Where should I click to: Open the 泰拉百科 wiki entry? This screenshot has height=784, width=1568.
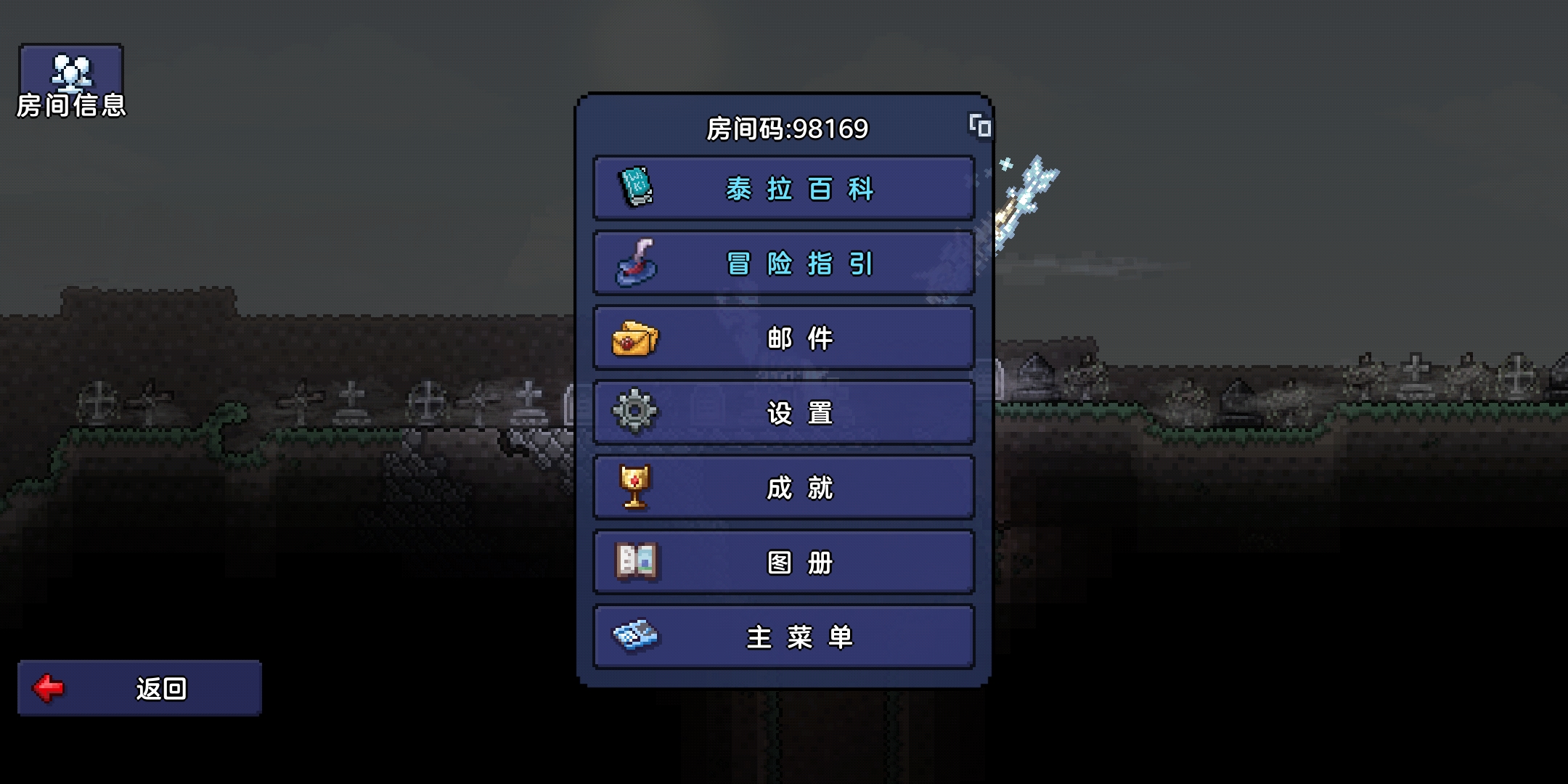(784, 189)
